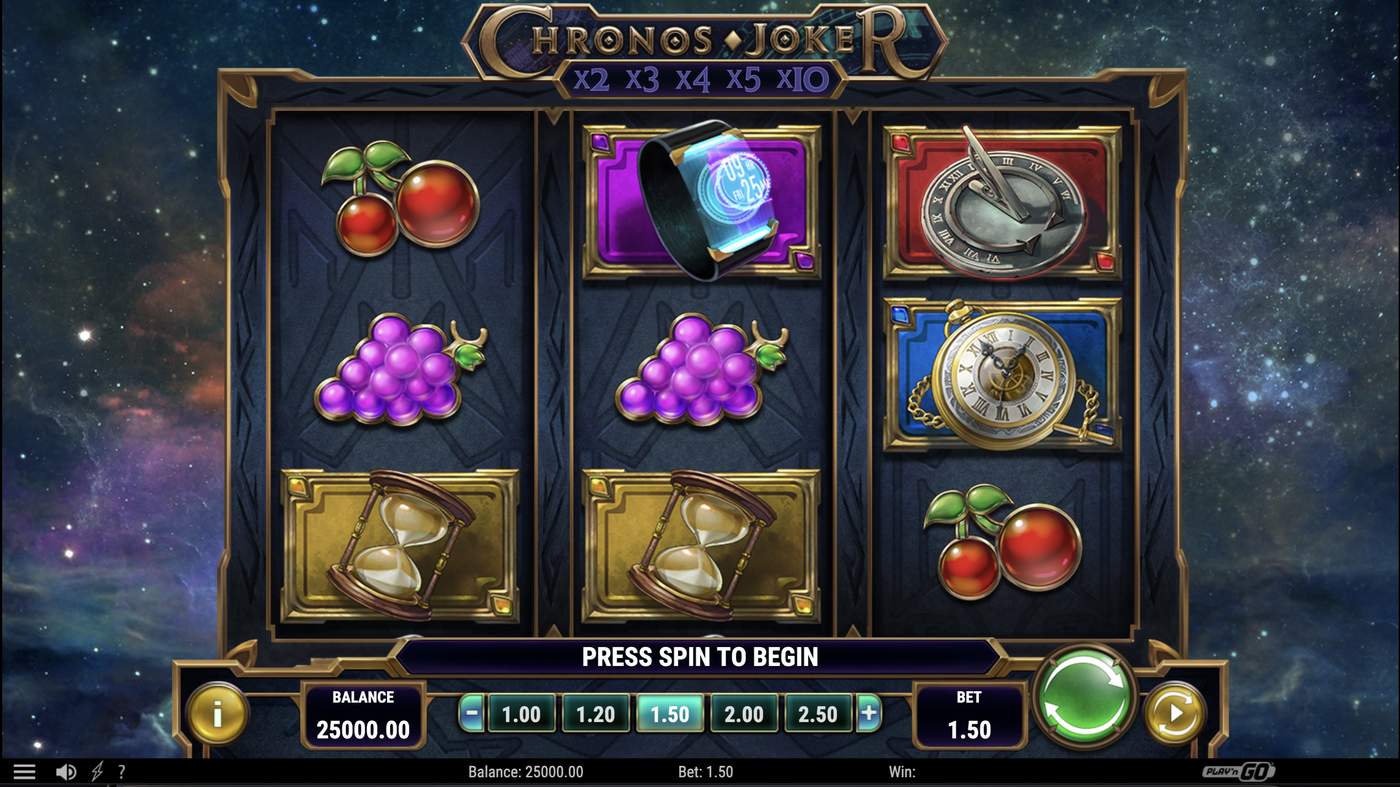The height and width of the screenshot is (787, 1400).
Task: Click the lightning quick-spin icon
Action: pos(97,771)
